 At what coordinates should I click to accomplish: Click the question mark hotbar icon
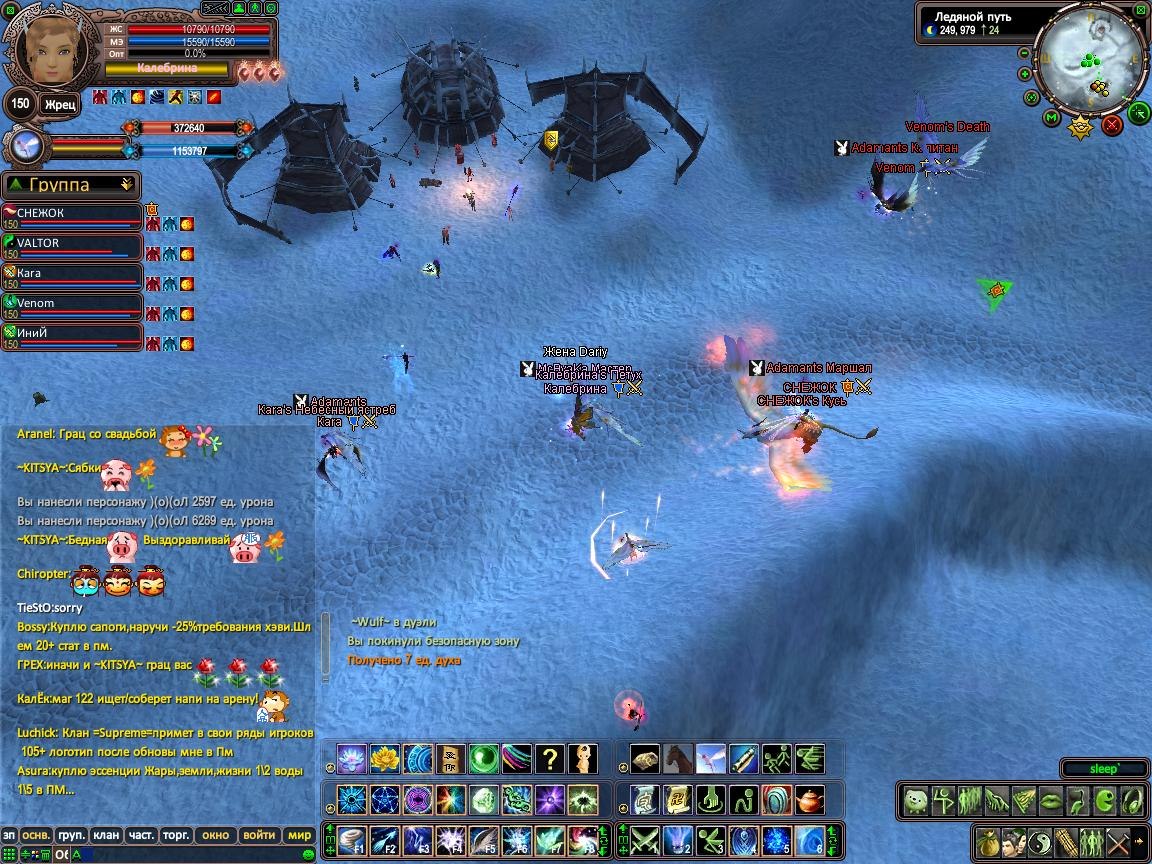click(549, 758)
